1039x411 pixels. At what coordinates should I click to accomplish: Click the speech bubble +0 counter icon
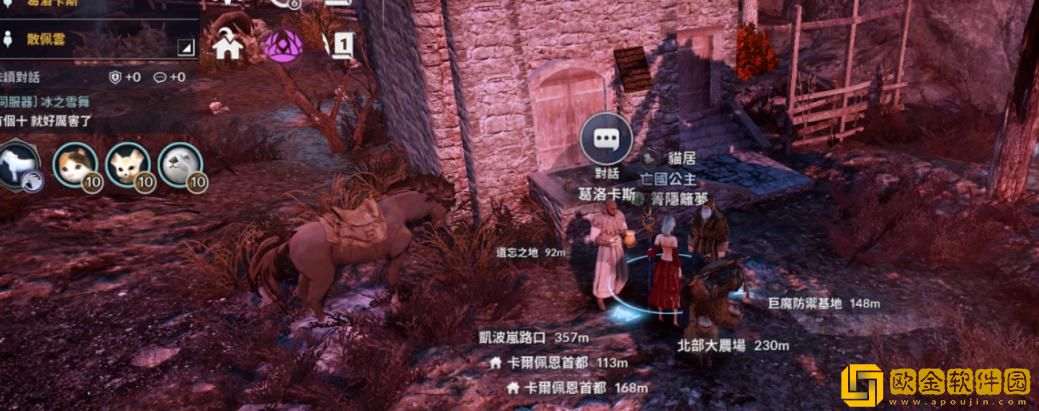pos(160,77)
